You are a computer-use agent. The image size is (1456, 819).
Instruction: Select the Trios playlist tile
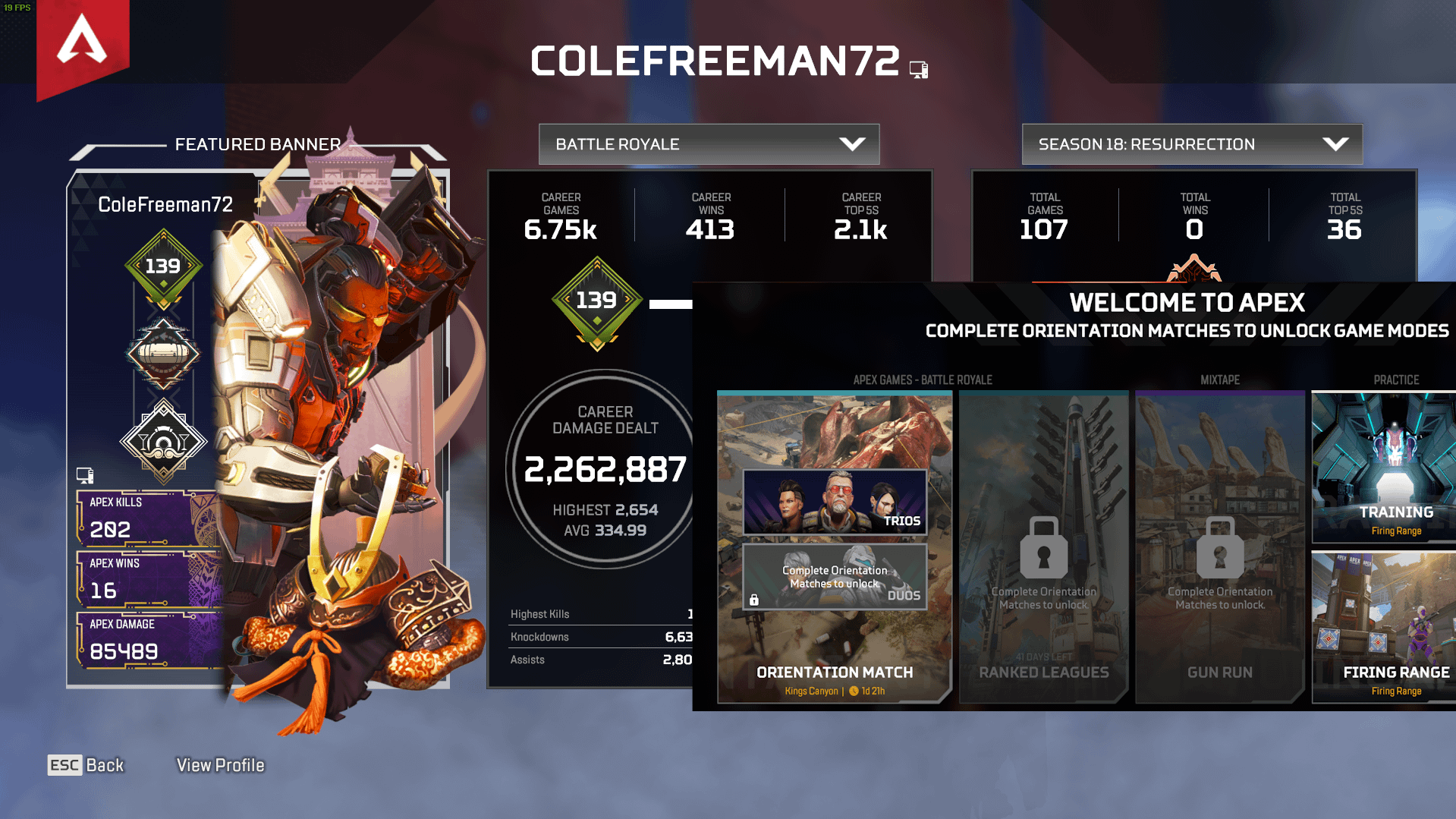pos(835,502)
